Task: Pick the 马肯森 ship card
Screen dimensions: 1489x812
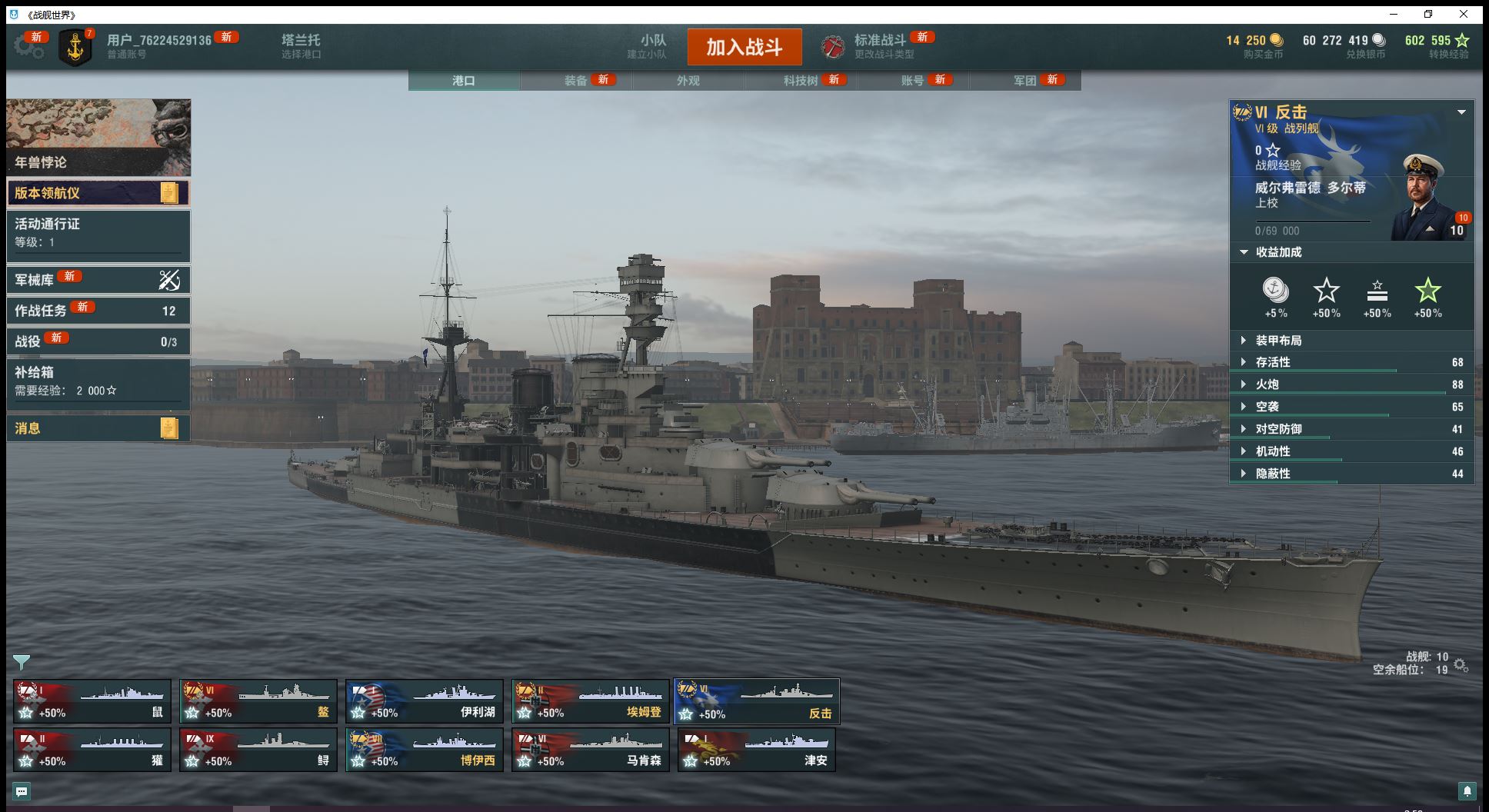Action: coord(591,750)
